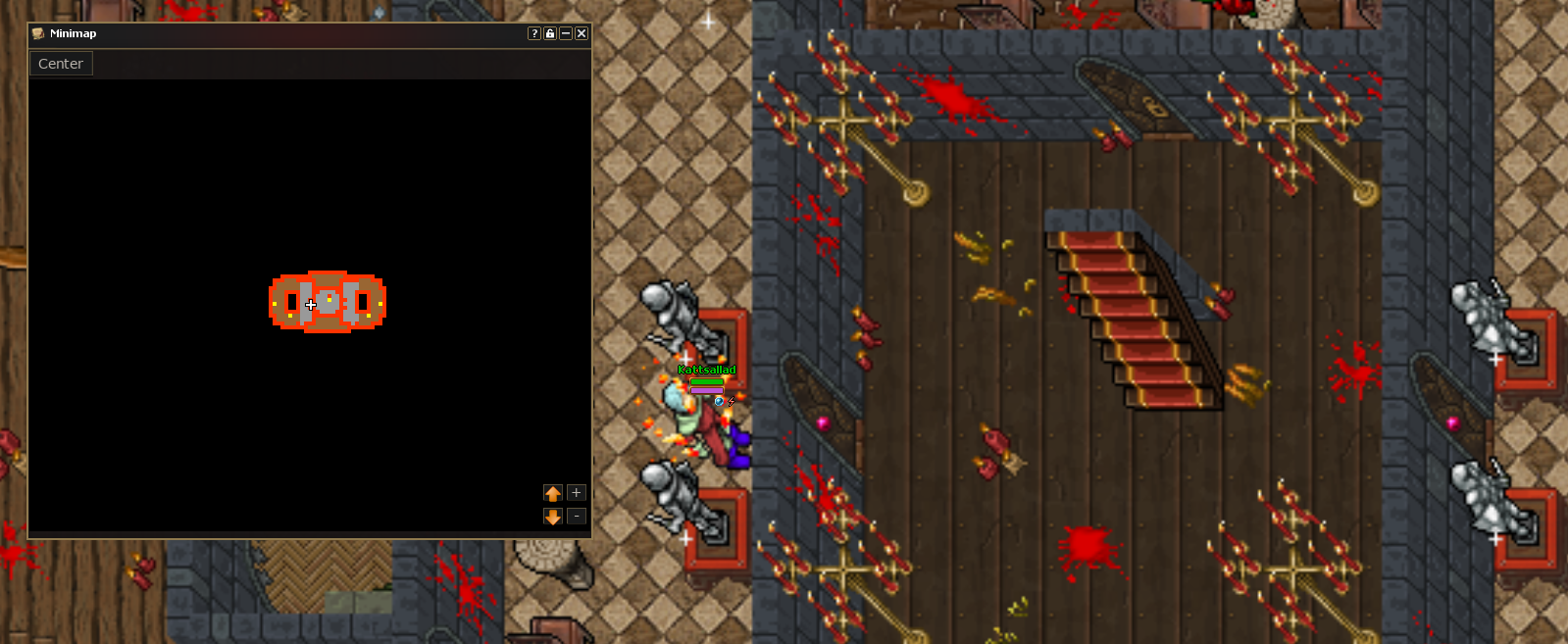This screenshot has height=644, width=1568.
Task: Toggle the Minimap window lock icon
Action: click(550, 33)
